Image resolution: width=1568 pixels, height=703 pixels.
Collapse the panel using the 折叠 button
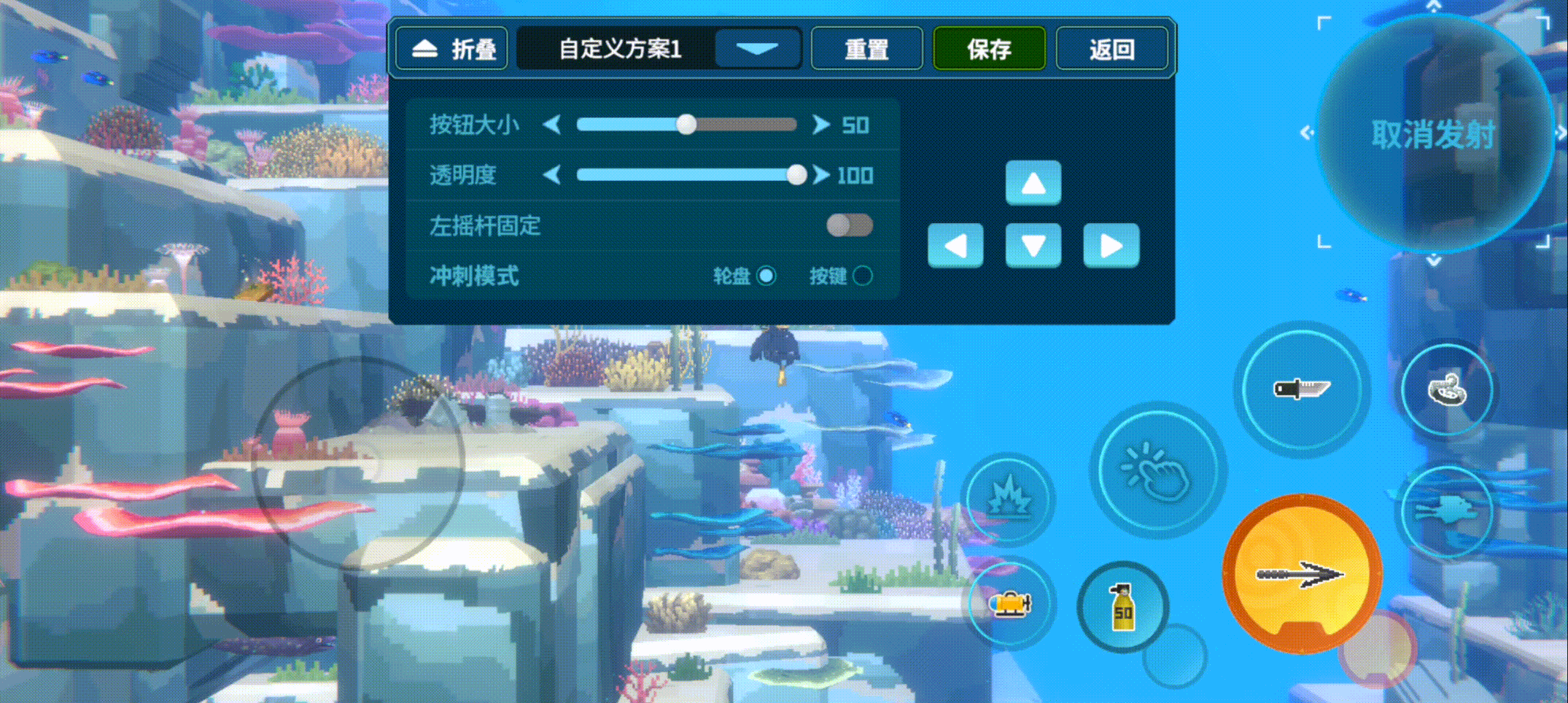click(450, 48)
